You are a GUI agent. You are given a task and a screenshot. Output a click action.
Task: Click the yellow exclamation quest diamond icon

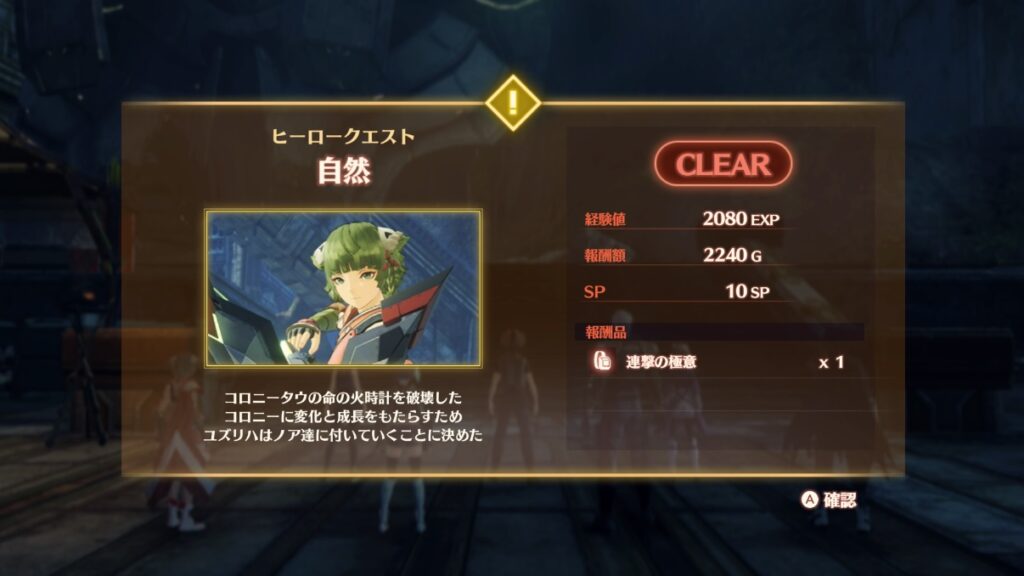click(x=512, y=102)
